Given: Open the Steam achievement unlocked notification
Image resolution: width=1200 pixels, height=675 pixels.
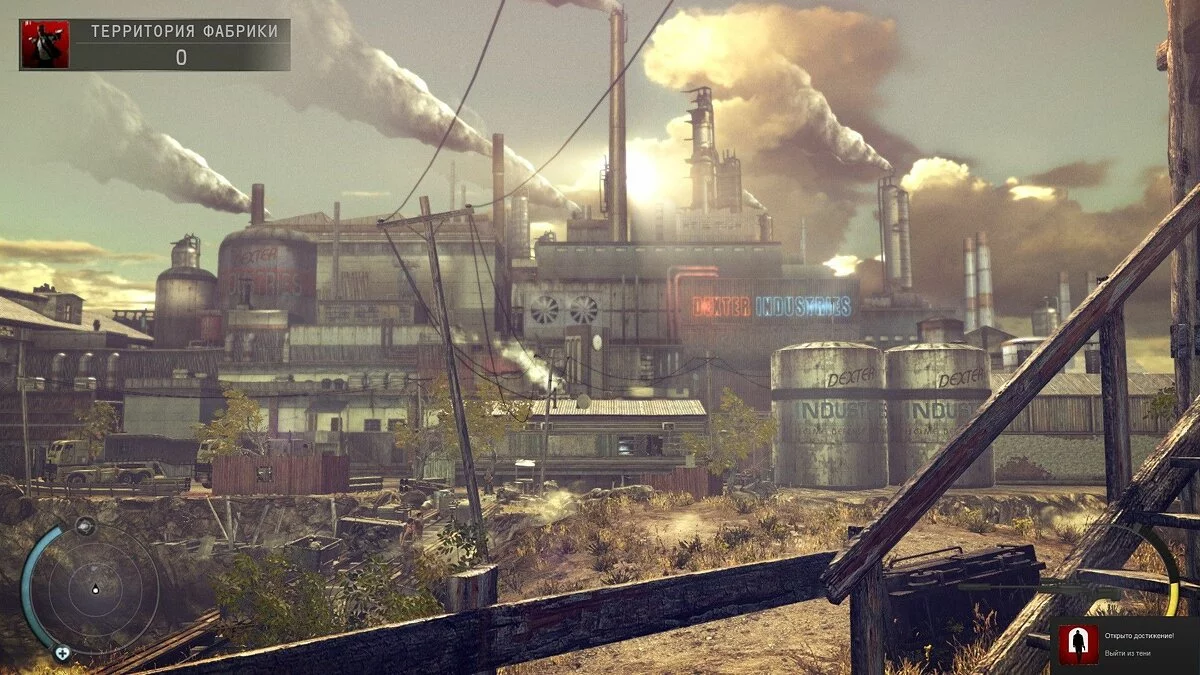Looking at the screenshot, I should (1125, 645).
